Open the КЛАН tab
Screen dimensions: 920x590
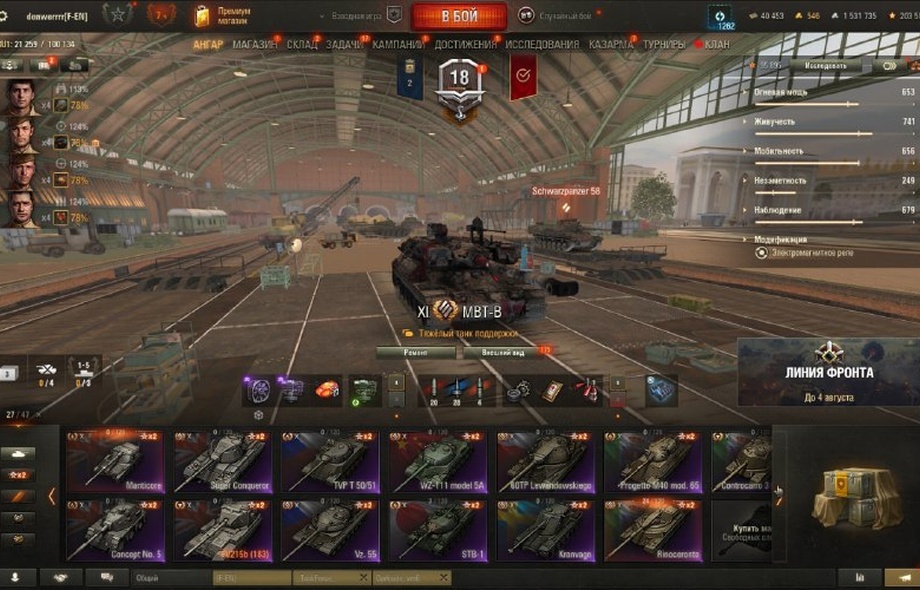pyautogui.click(x=716, y=45)
